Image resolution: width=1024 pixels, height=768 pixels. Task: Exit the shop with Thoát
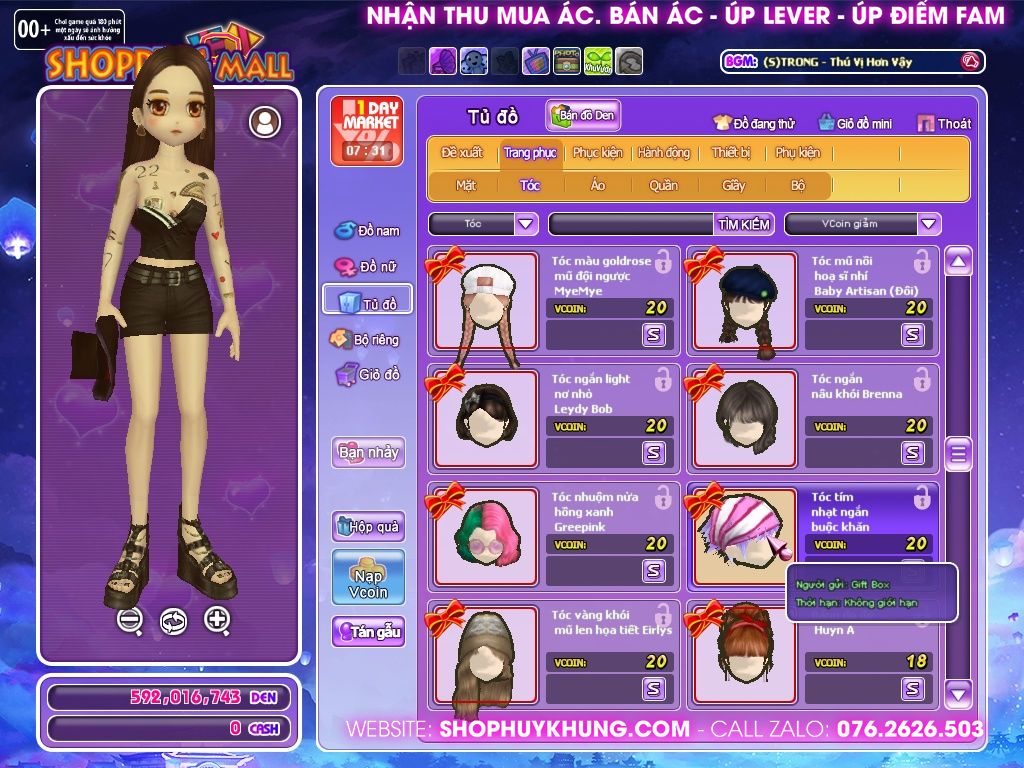944,123
